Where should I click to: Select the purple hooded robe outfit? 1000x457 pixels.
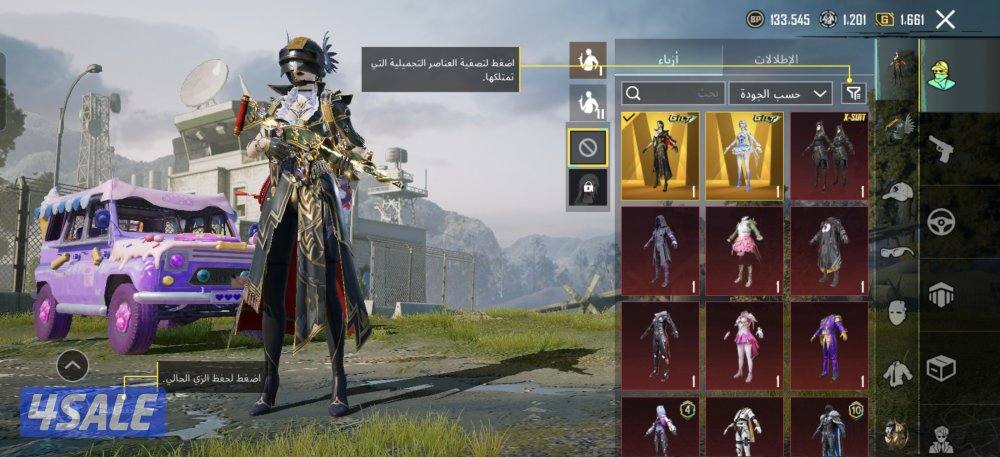coord(660,251)
